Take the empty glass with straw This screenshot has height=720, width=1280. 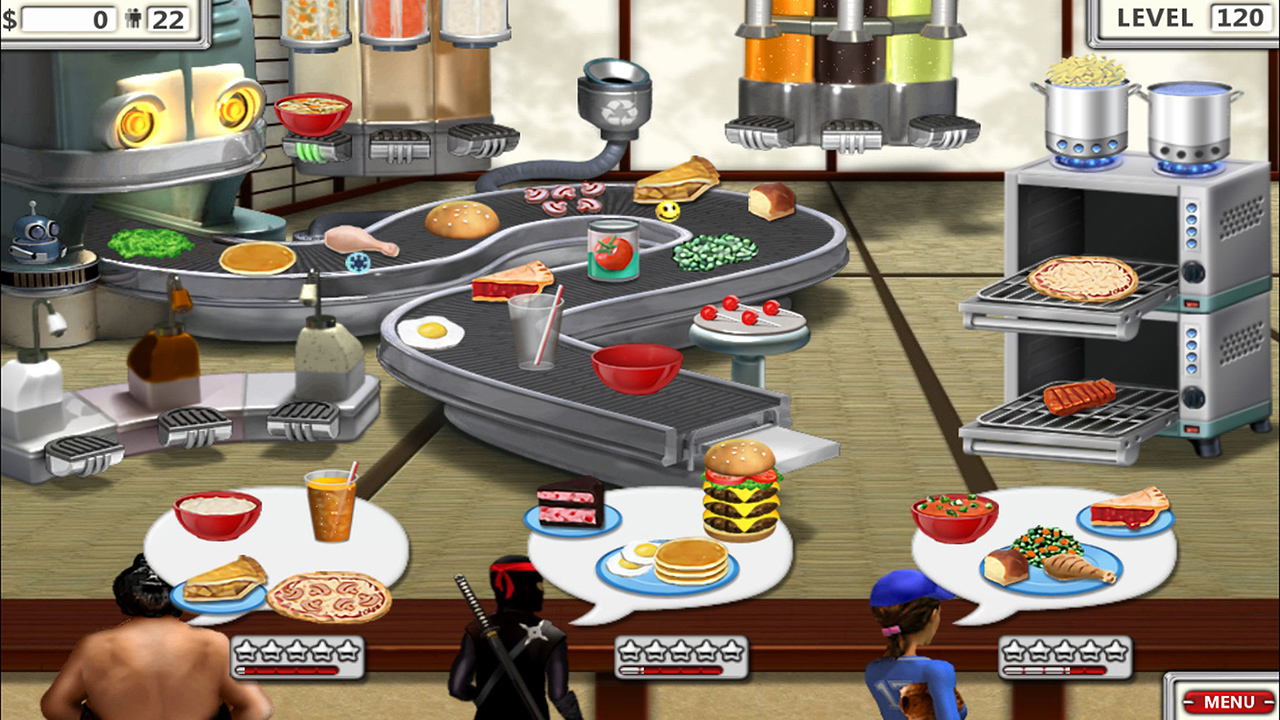pos(534,331)
